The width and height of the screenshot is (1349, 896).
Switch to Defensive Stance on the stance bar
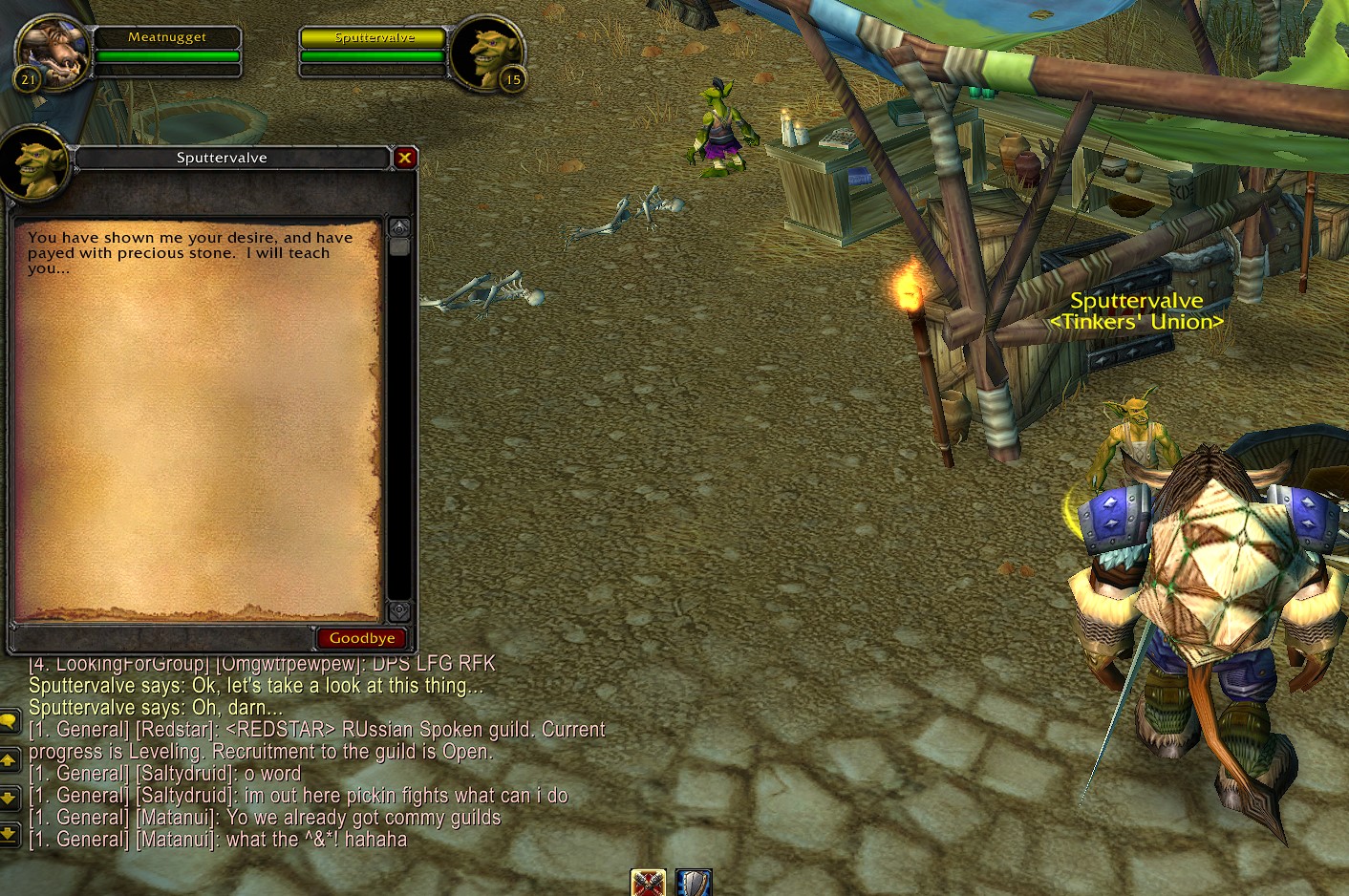coord(693,884)
